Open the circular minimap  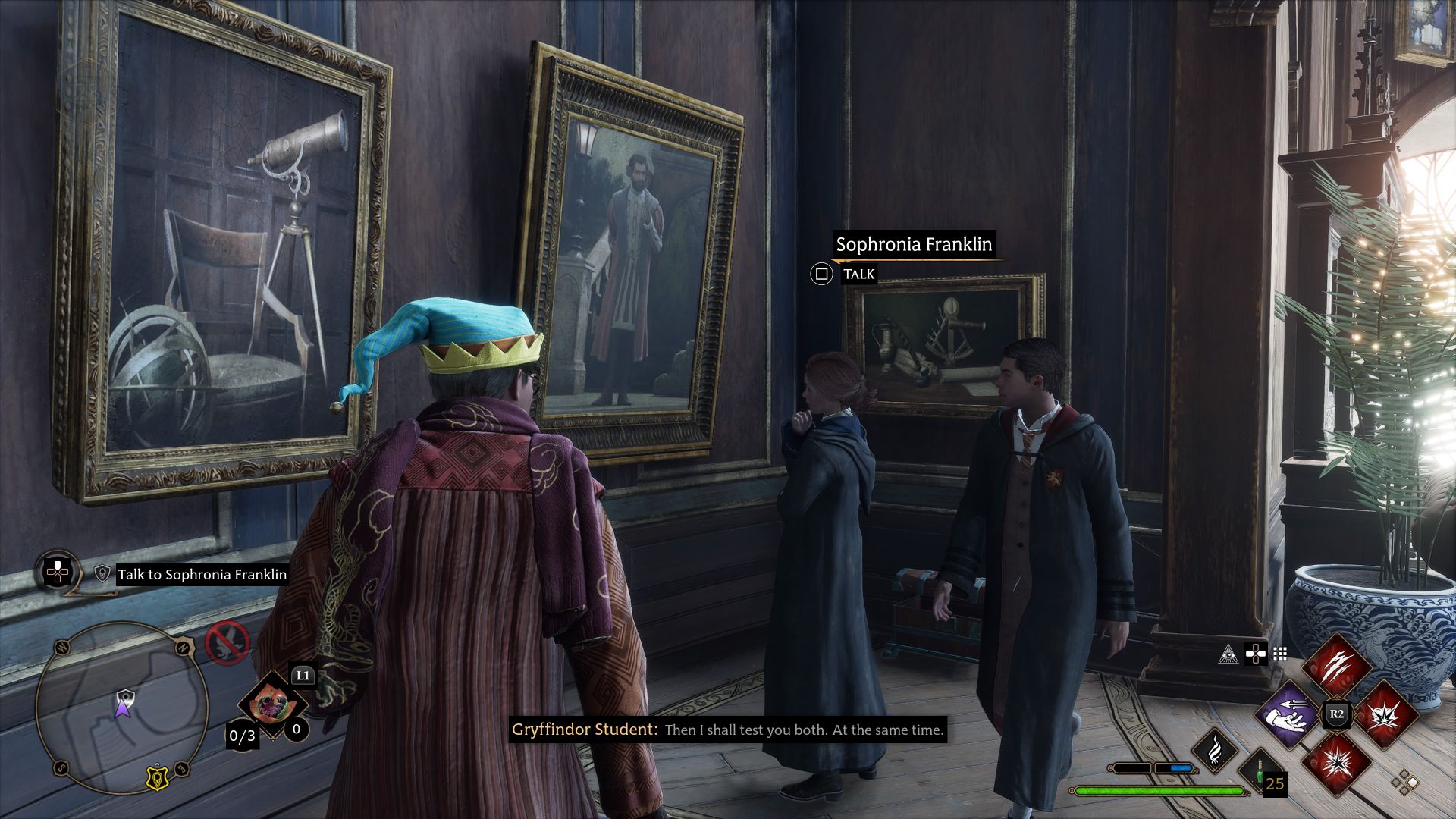pyautogui.click(x=121, y=705)
